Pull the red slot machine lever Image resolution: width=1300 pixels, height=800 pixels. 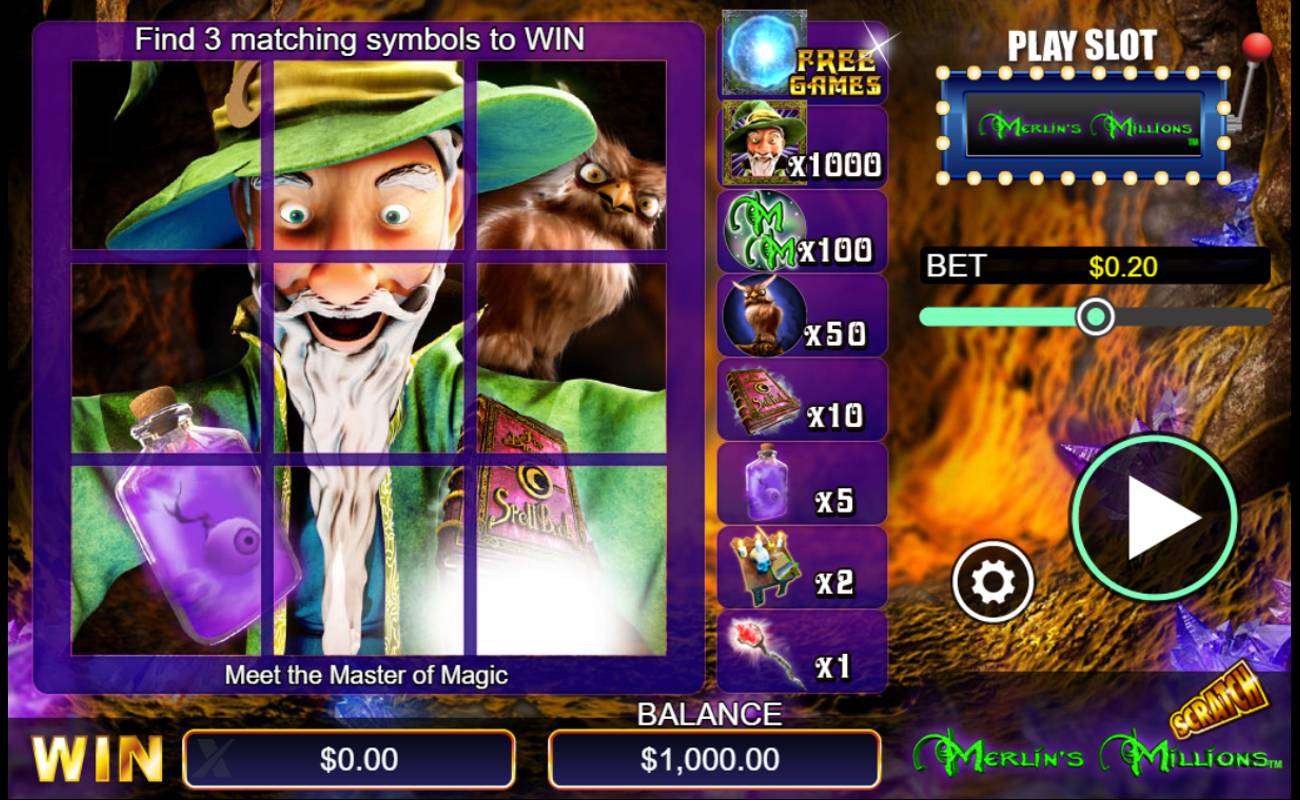pos(1256,45)
